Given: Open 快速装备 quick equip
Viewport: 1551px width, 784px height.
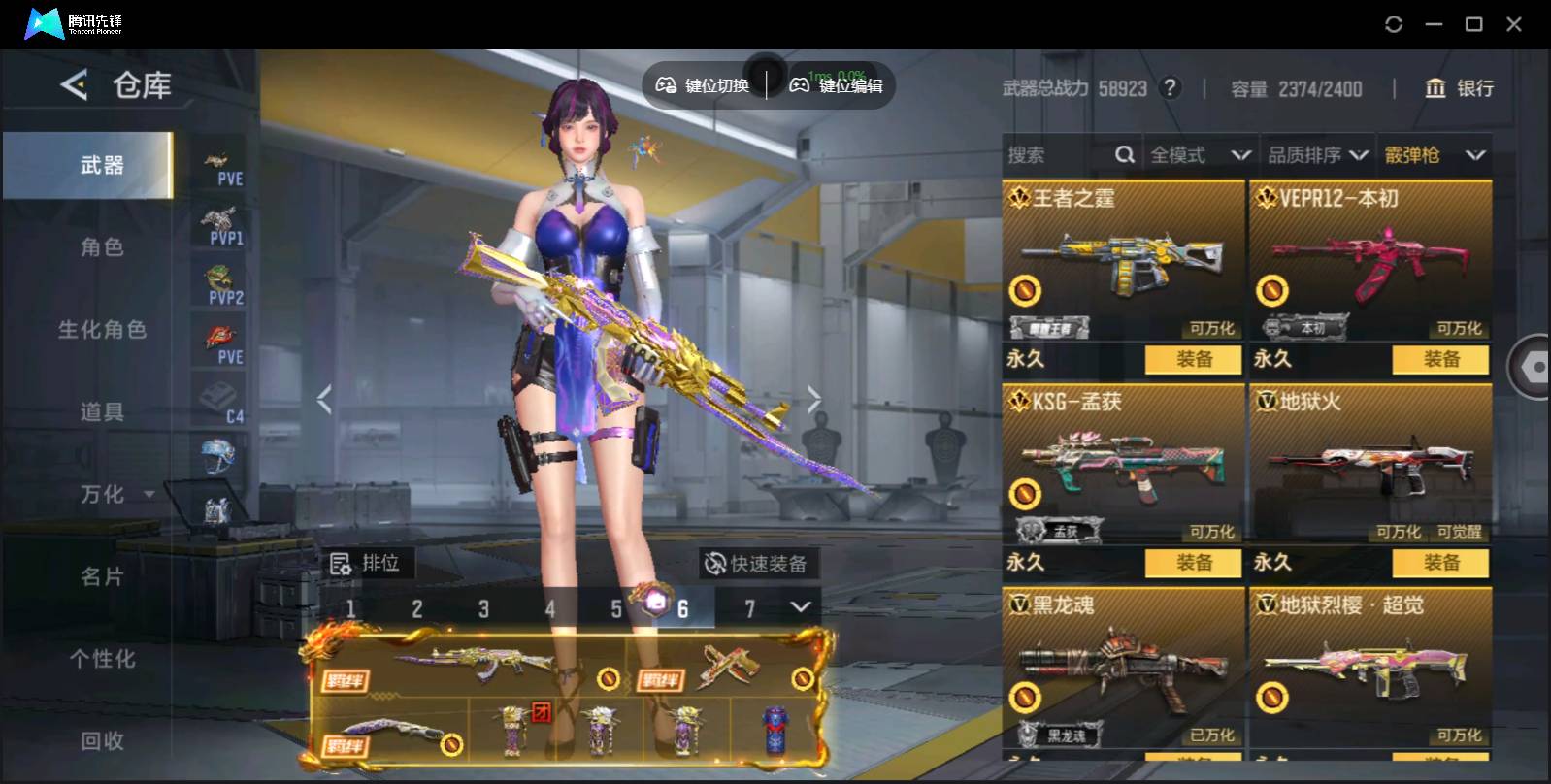Looking at the screenshot, I should (757, 564).
